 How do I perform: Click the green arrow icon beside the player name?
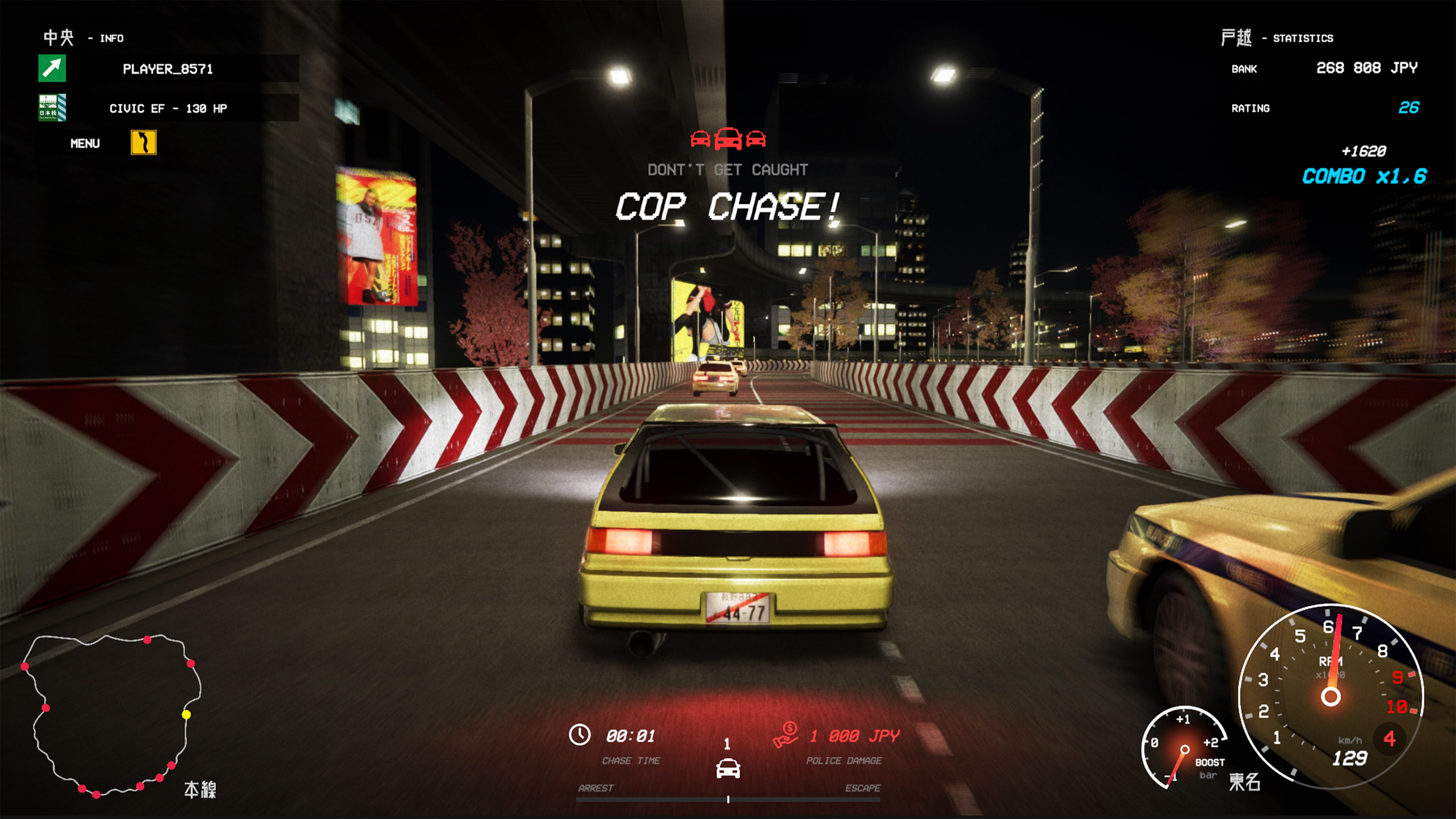coord(52,68)
